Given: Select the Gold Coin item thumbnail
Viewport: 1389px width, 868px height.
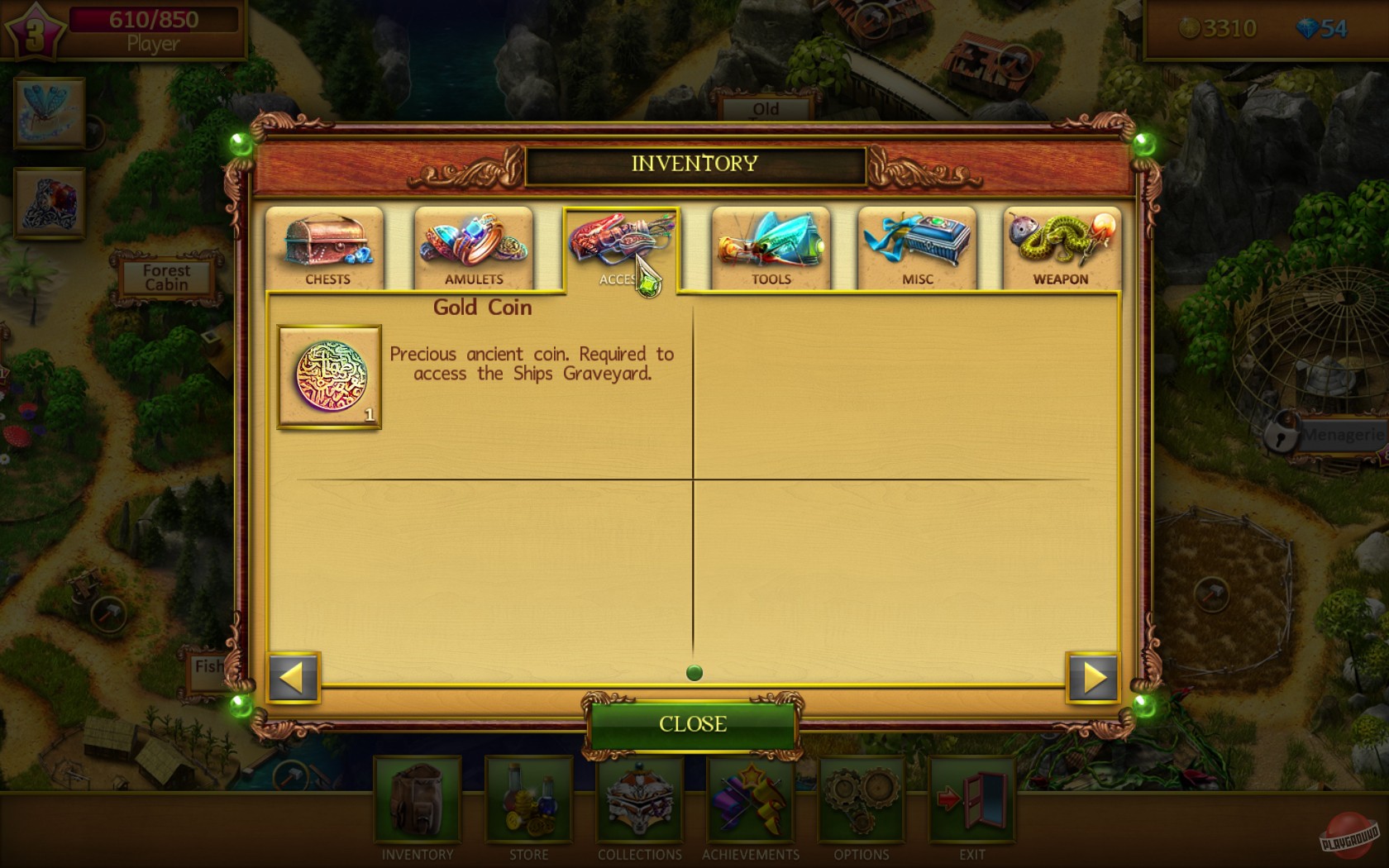Looking at the screenshot, I should point(328,379).
